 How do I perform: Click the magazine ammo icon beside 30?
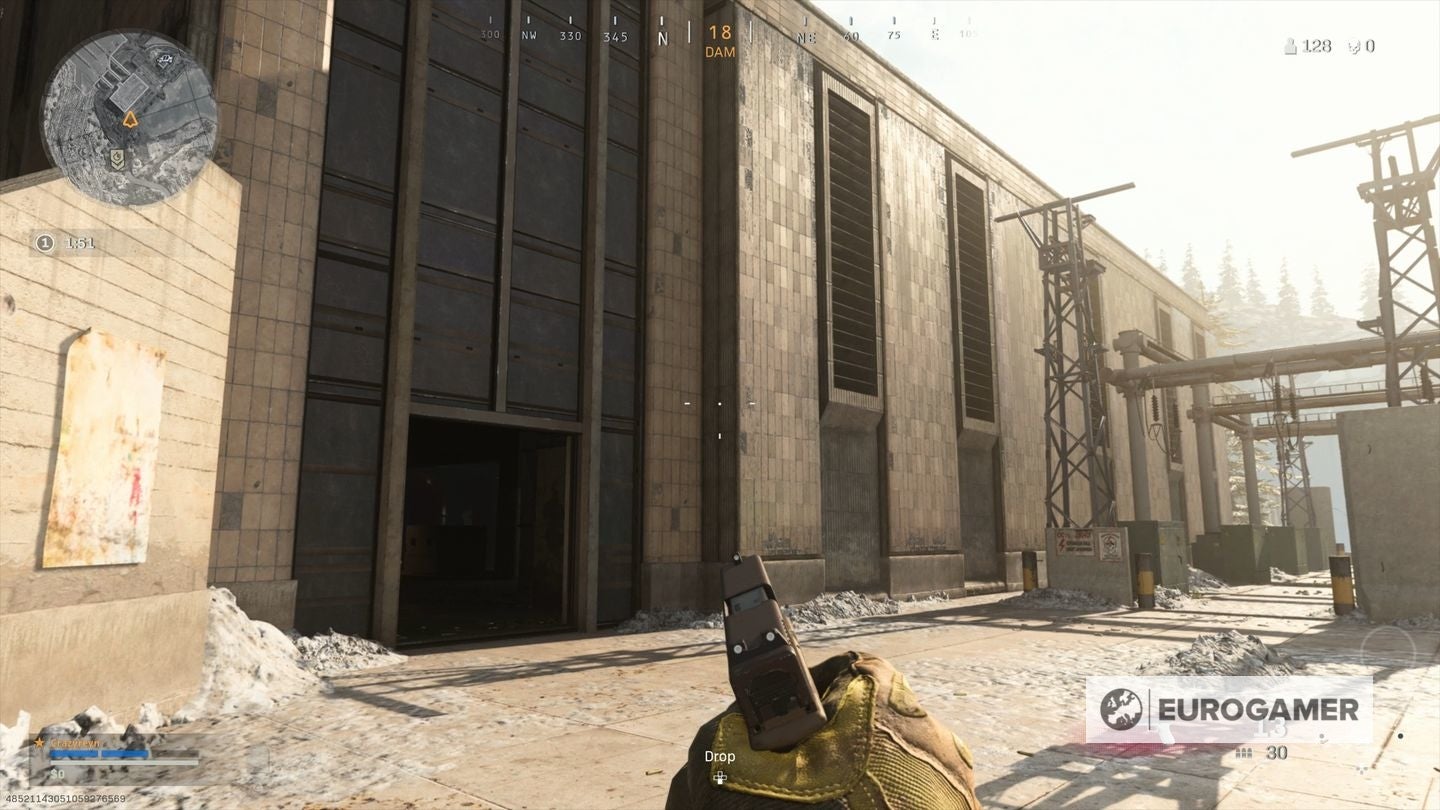click(1243, 753)
